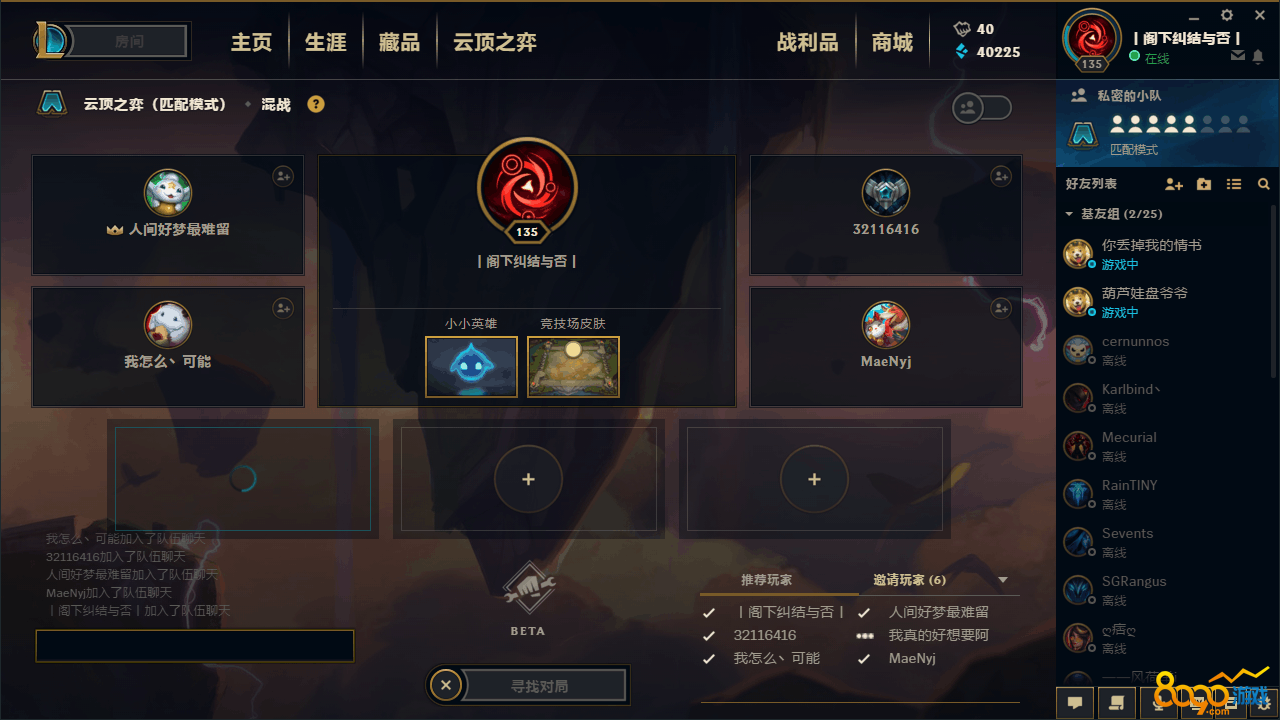Click the BETA wrench icon above the label
Viewport: 1280px width, 720px height.
(528, 589)
